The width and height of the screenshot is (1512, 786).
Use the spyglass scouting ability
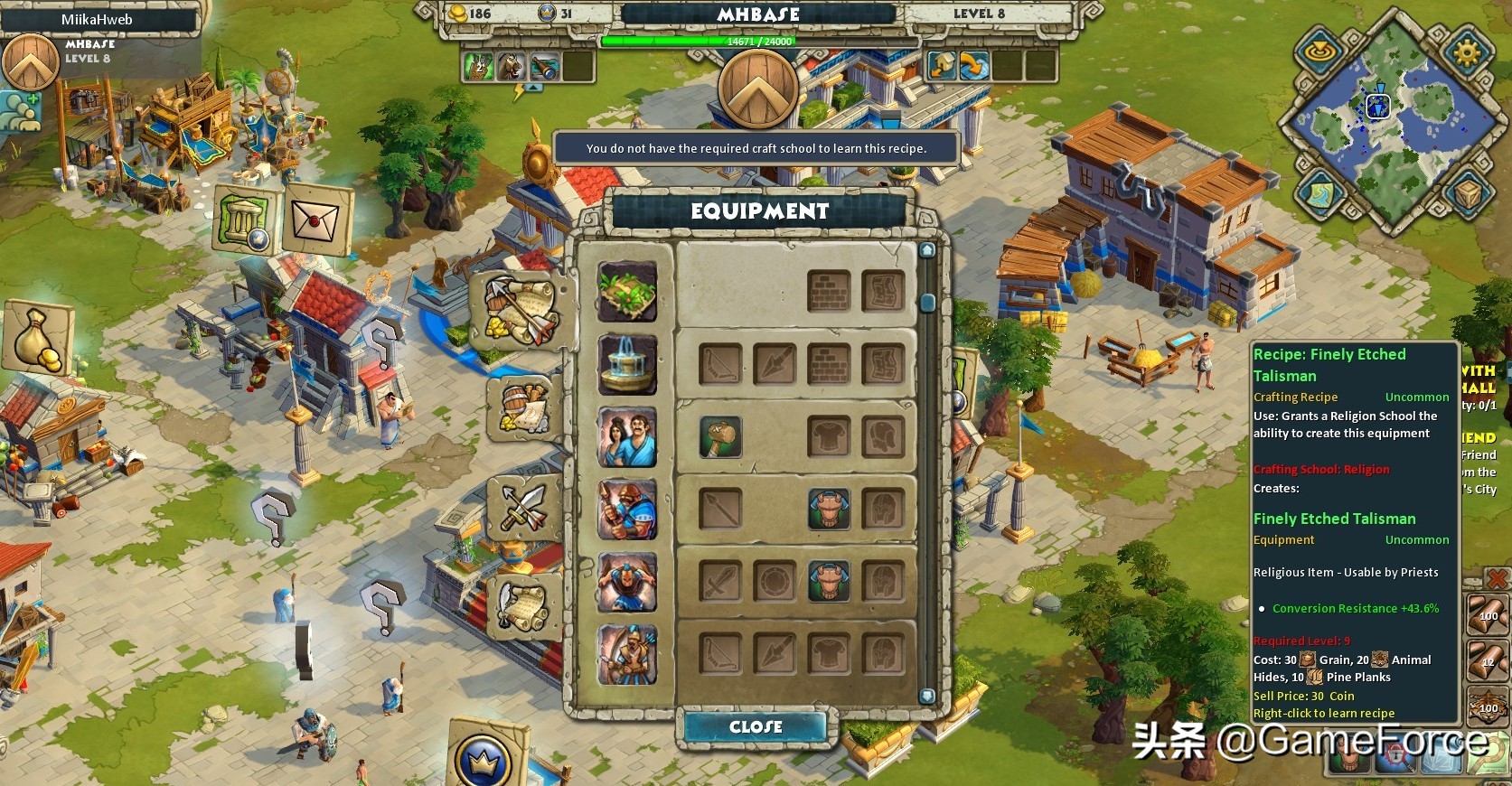[x=544, y=66]
